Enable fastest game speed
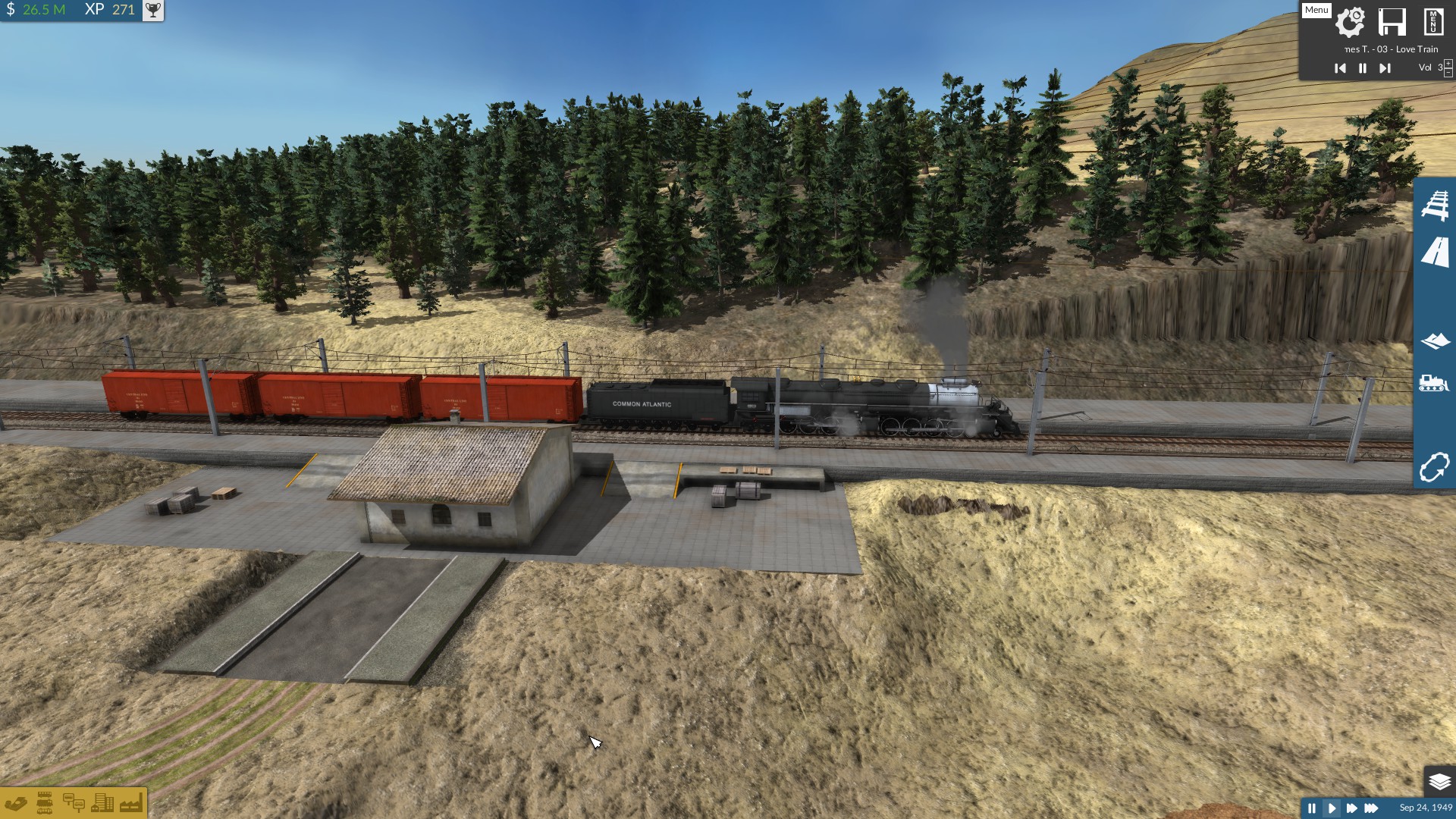 click(x=1370, y=808)
